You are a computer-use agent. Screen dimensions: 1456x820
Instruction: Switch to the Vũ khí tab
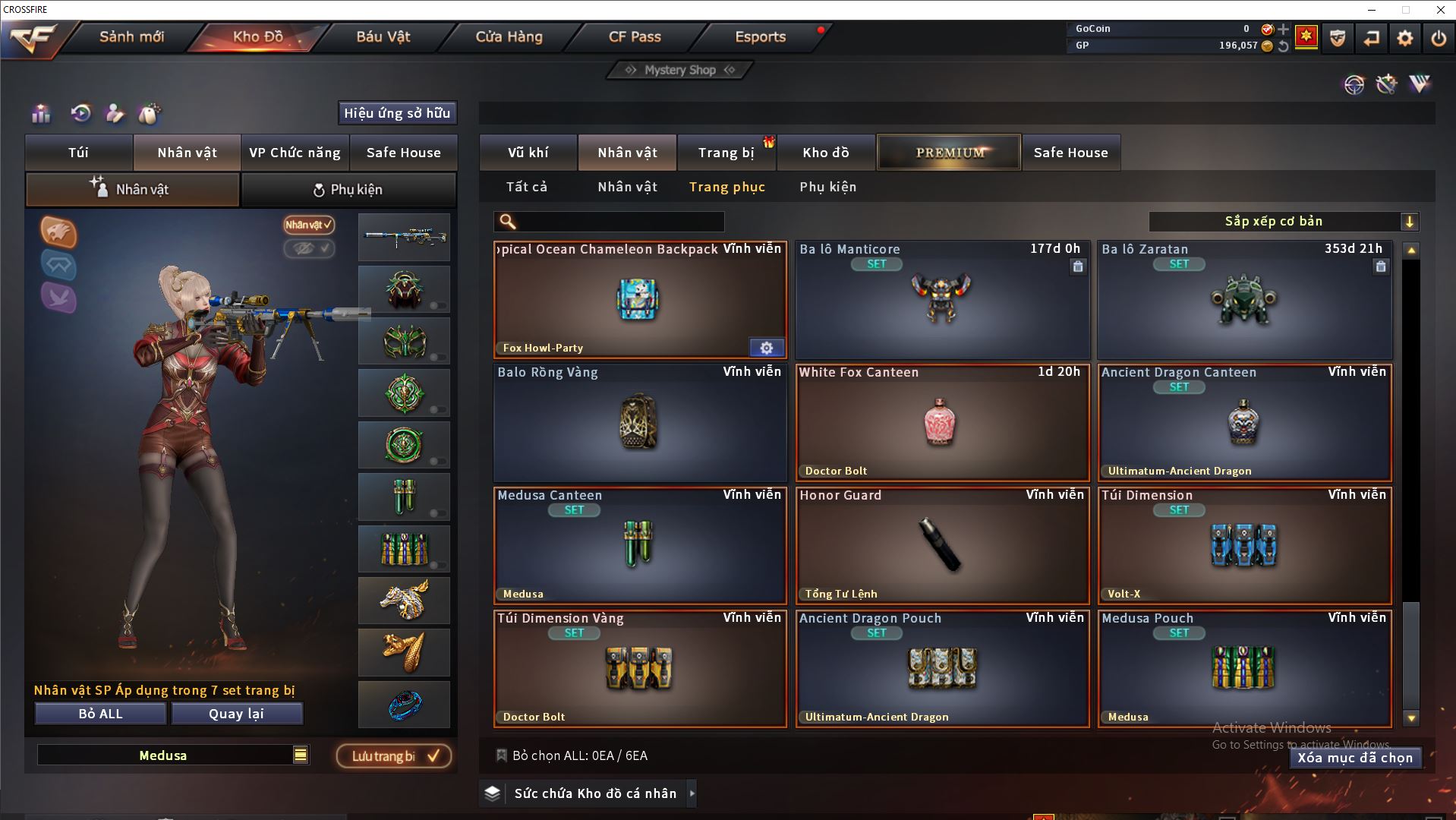point(528,153)
